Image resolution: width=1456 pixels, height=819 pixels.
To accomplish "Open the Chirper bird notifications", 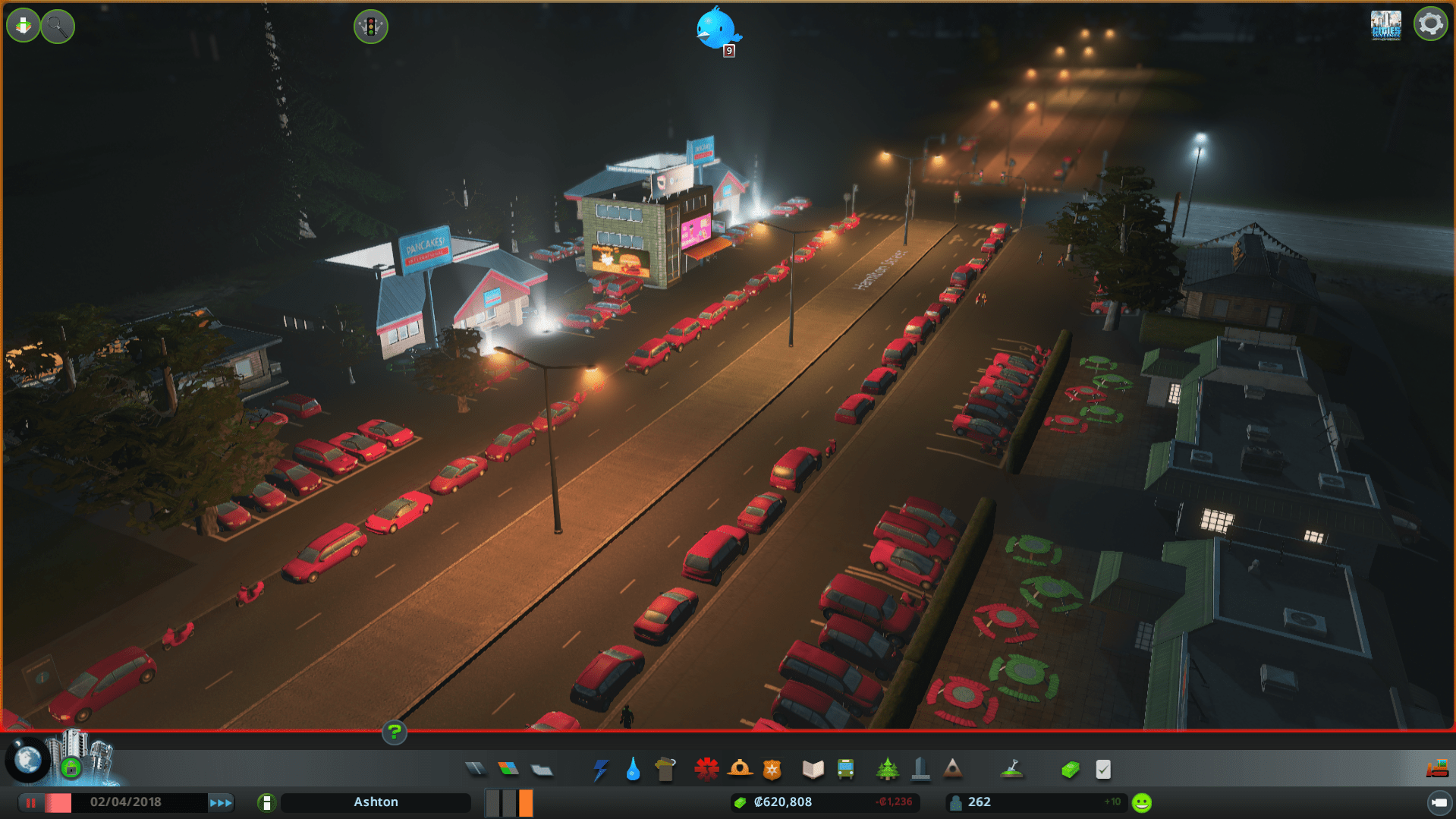I will [x=717, y=27].
